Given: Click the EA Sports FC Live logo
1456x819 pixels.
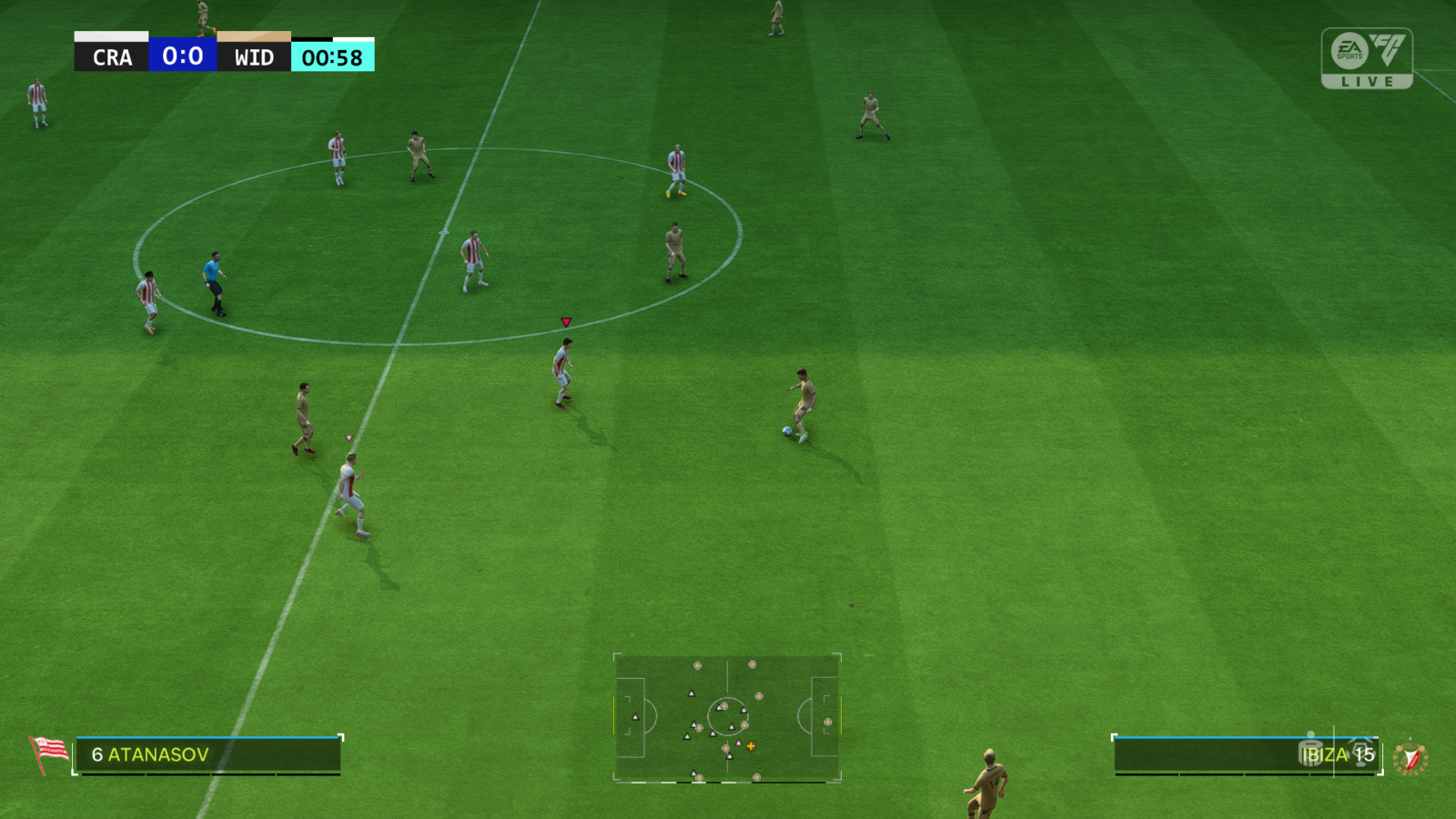Looking at the screenshot, I should (x=1366, y=58).
